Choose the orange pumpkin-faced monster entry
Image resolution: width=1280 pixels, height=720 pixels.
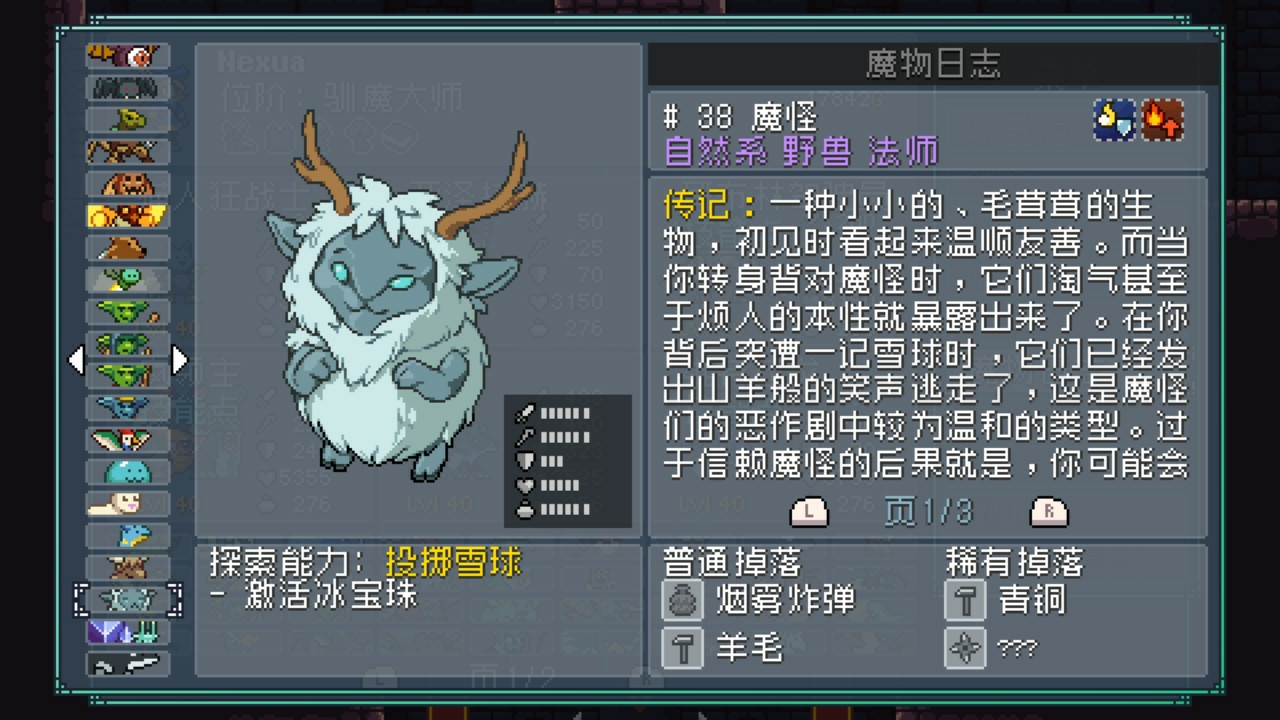(x=128, y=184)
